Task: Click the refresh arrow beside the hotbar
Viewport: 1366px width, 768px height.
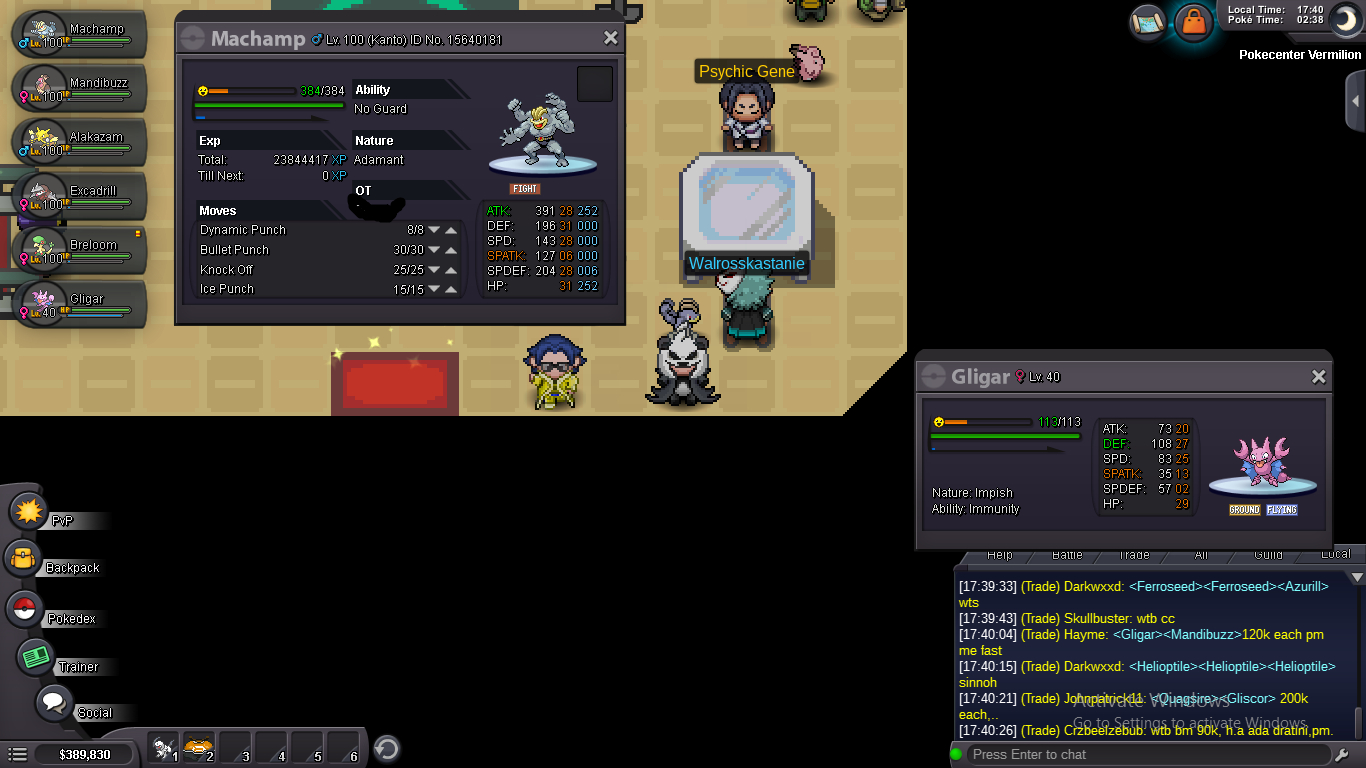Action: pos(386,748)
